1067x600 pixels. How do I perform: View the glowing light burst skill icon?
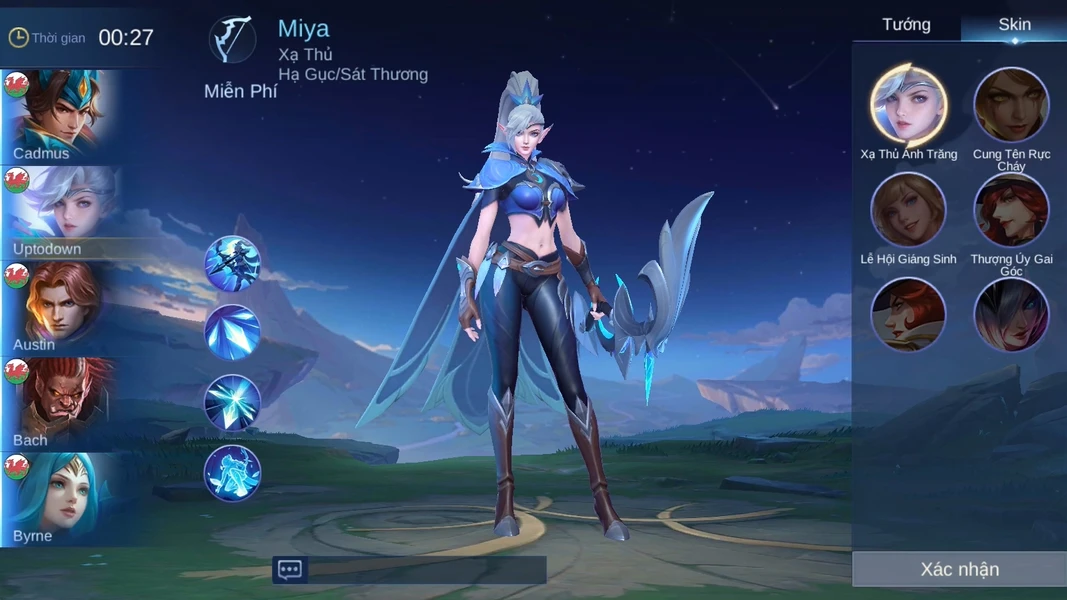[x=232, y=403]
